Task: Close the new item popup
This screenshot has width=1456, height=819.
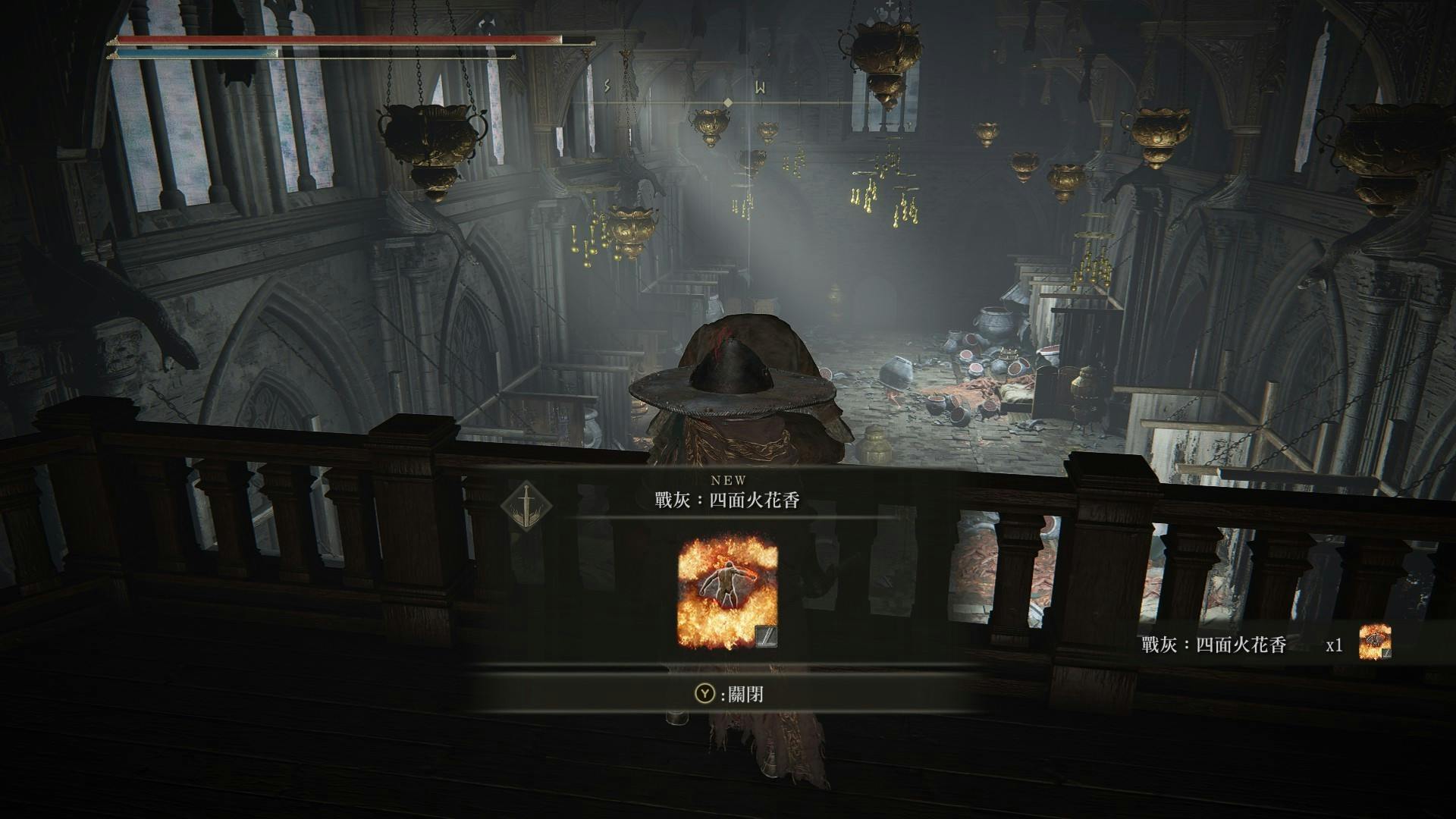Action: tap(727, 694)
